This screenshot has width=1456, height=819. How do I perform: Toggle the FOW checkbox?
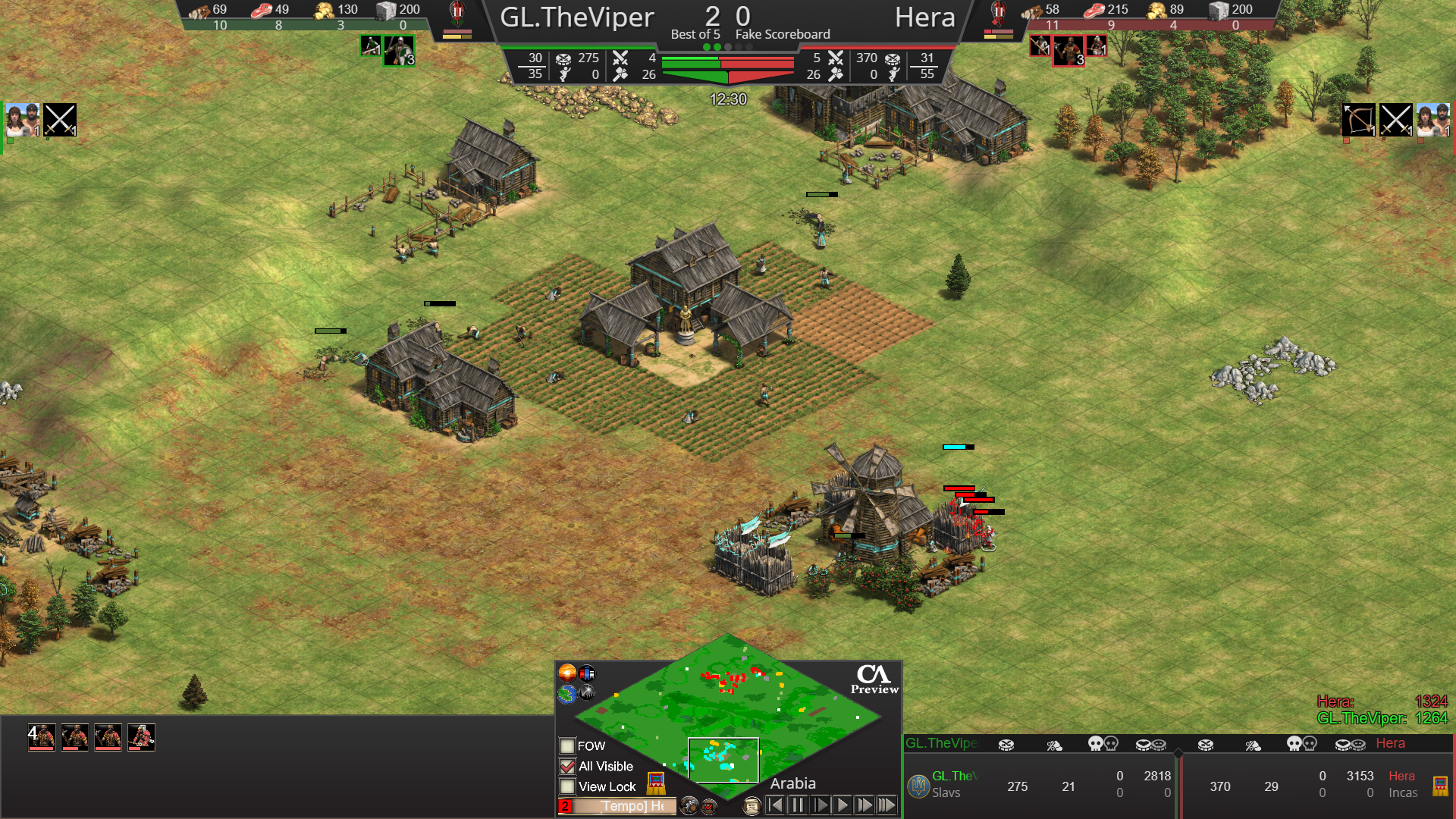(566, 746)
